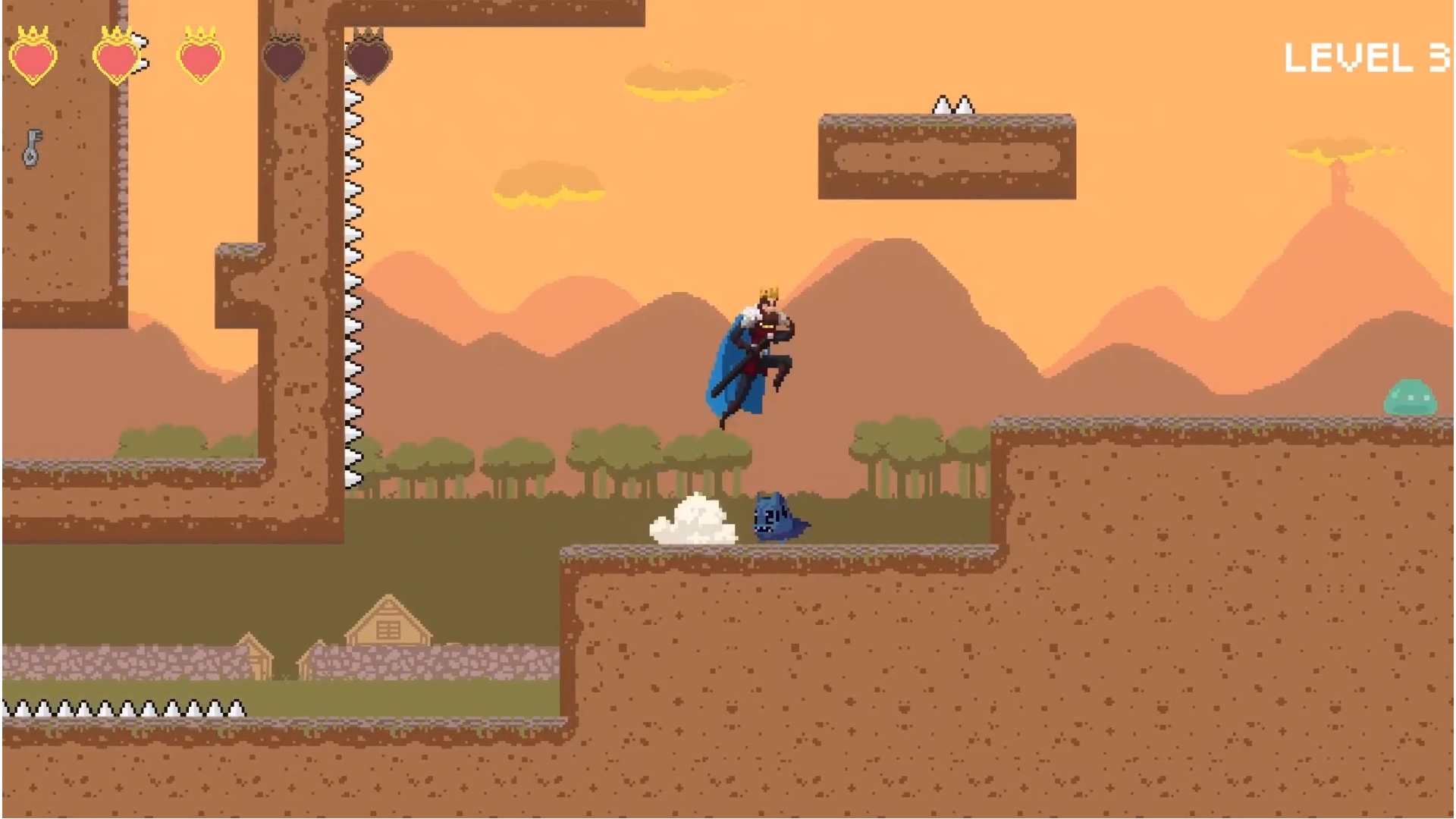Click the large house with window
This screenshot has width=1456, height=819.
(388, 626)
